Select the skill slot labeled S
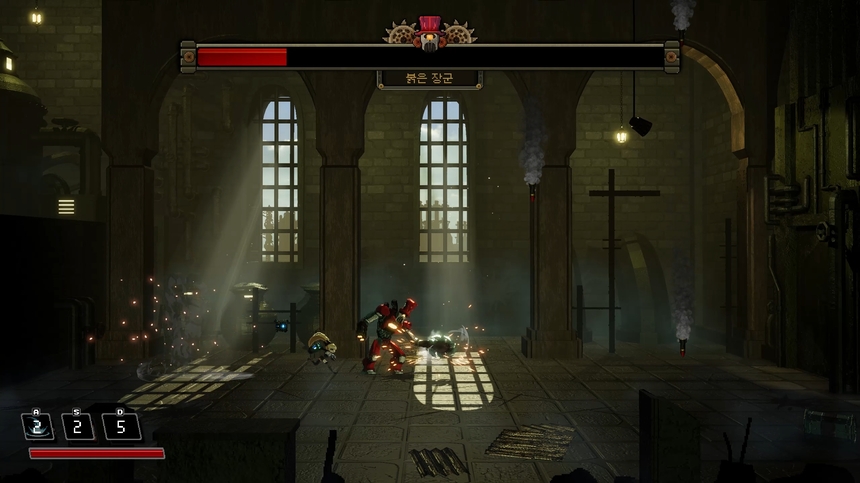860x483 pixels. click(79, 425)
